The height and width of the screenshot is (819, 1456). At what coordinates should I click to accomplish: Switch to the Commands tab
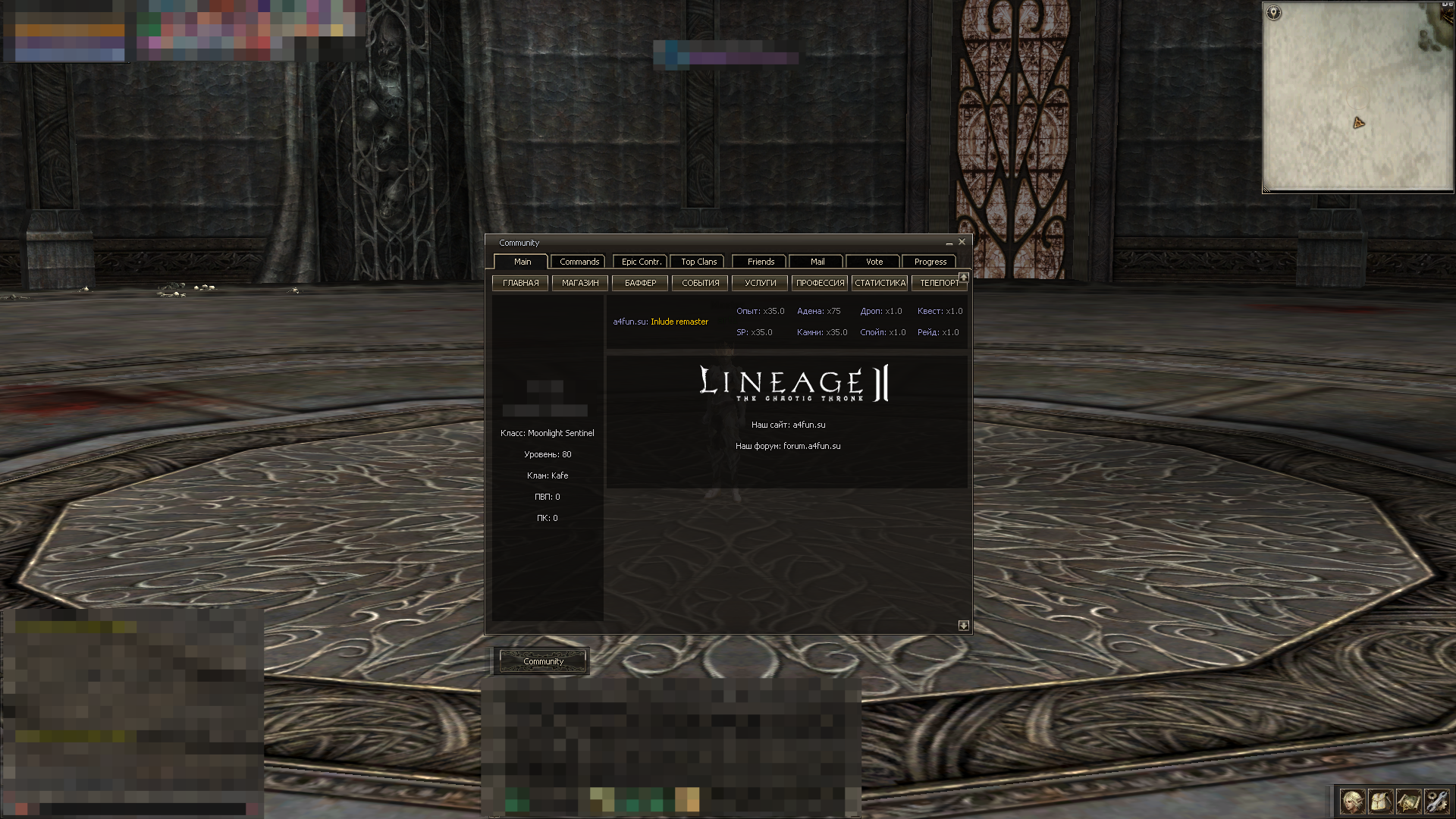[579, 262]
